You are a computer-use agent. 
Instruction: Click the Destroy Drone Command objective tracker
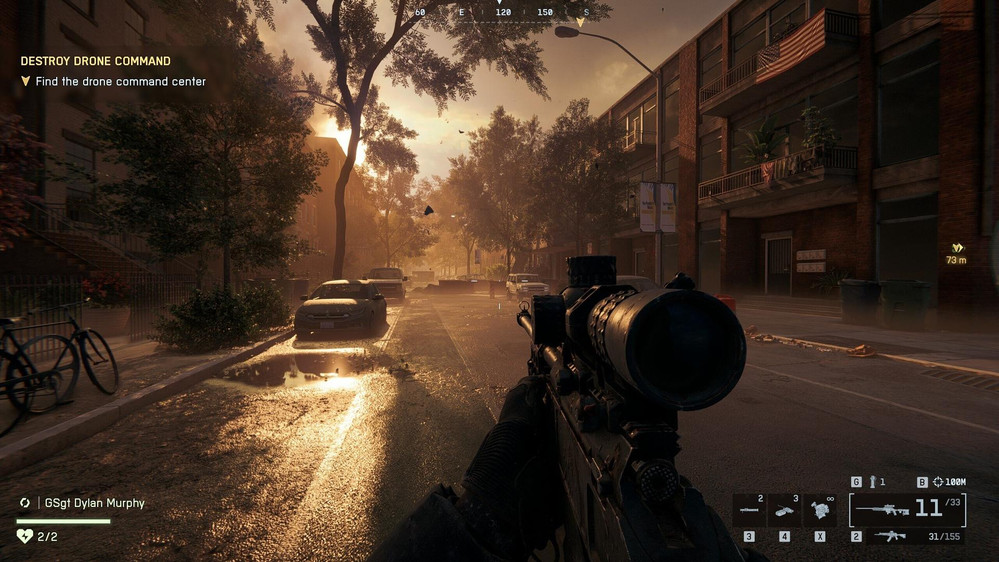tap(96, 61)
